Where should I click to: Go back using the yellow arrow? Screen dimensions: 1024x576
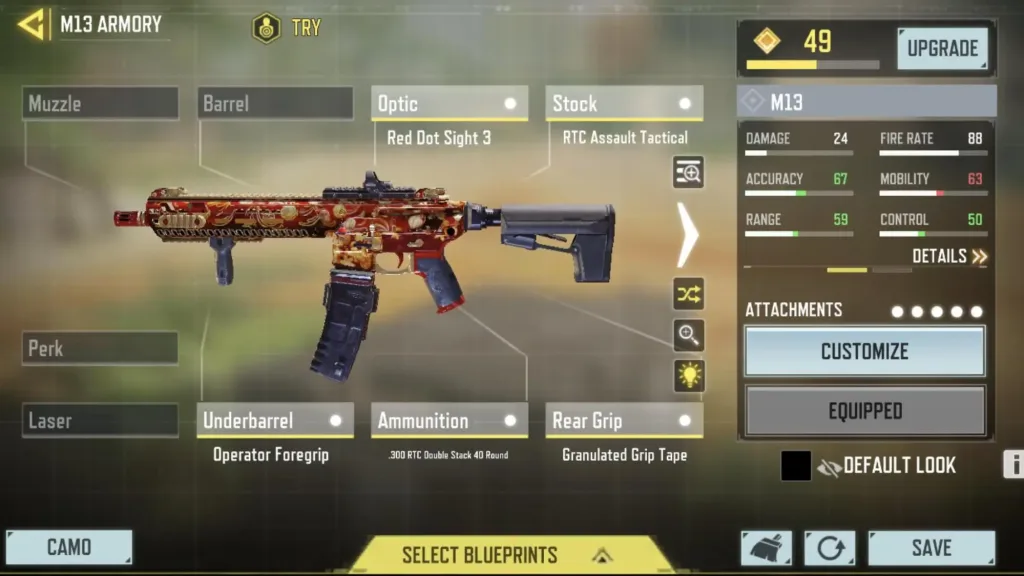point(31,24)
